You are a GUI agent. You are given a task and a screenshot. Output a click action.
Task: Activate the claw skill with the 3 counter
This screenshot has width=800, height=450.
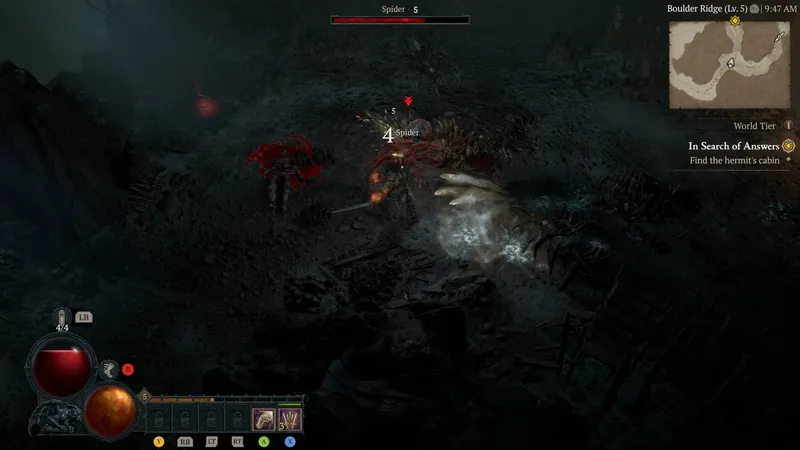tap(289, 419)
